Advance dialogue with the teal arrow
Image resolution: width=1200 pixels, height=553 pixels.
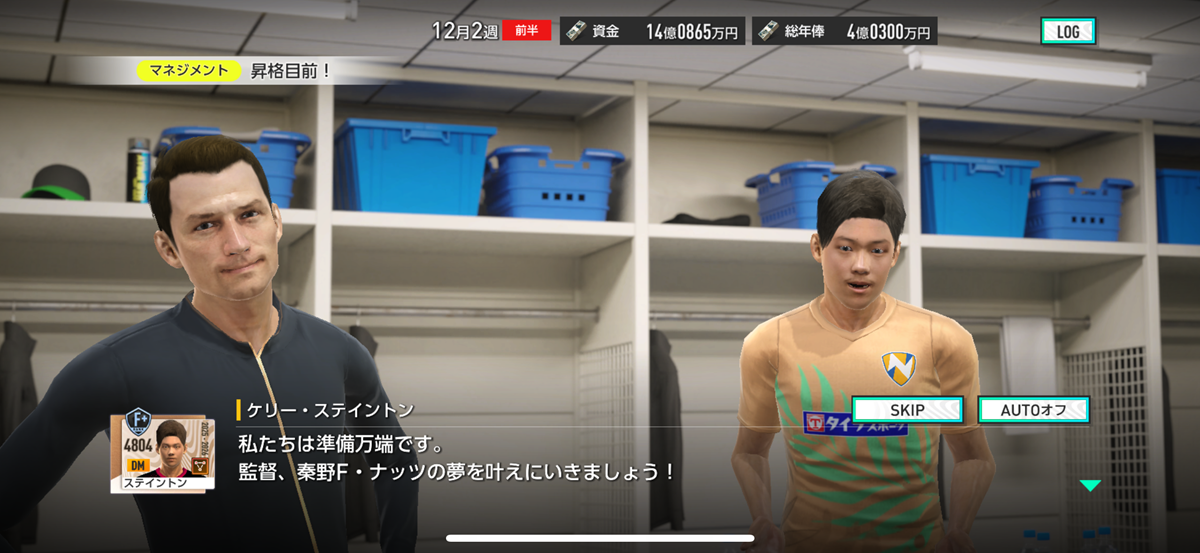click(x=1090, y=486)
